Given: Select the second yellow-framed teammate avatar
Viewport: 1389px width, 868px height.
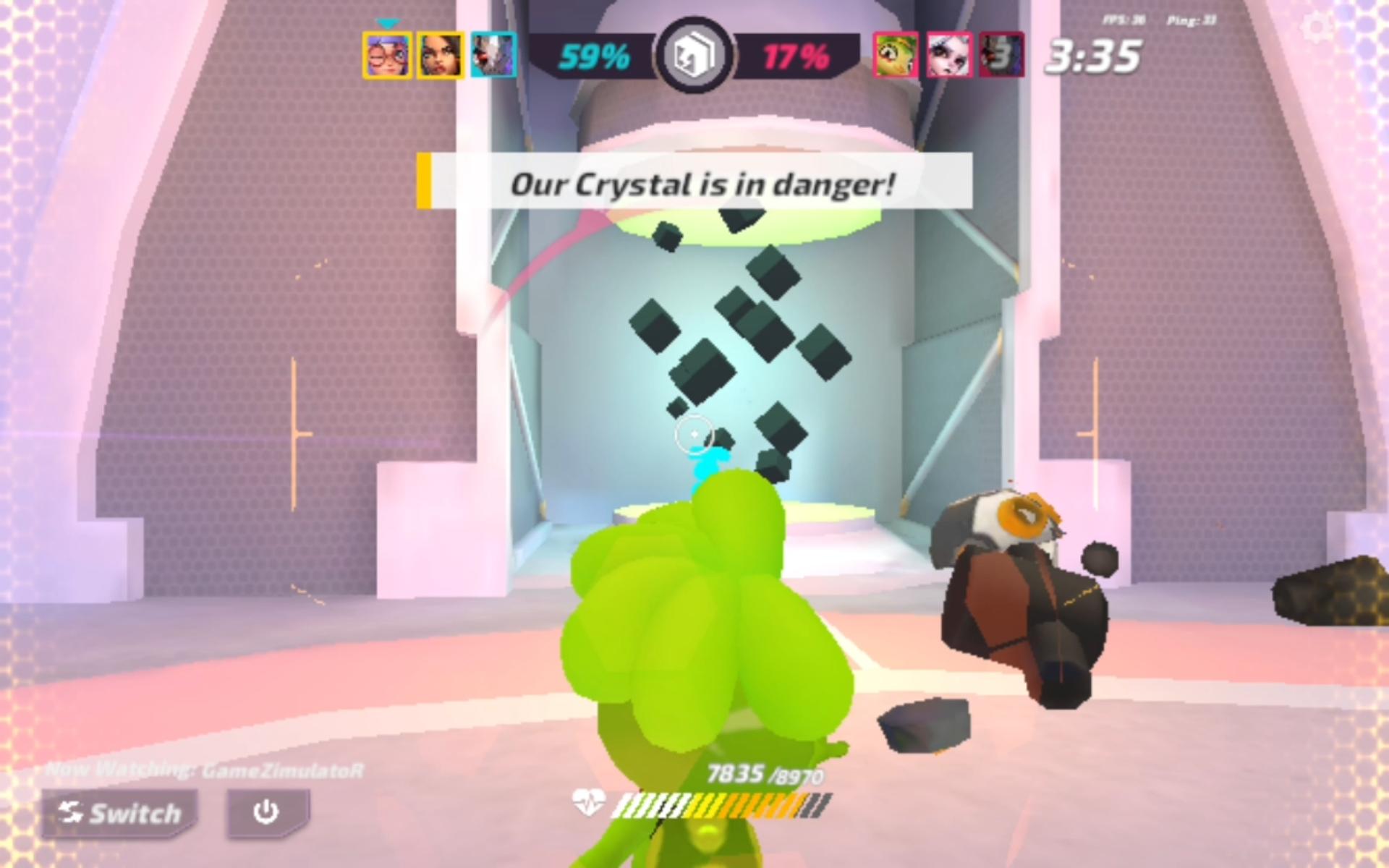Looking at the screenshot, I should pyautogui.click(x=439, y=56).
